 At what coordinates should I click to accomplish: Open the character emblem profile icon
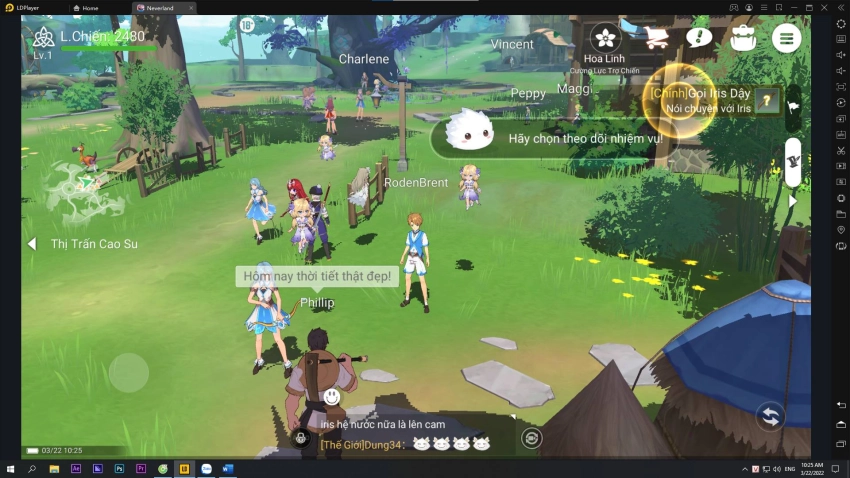pyautogui.click(x=42, y=38)
